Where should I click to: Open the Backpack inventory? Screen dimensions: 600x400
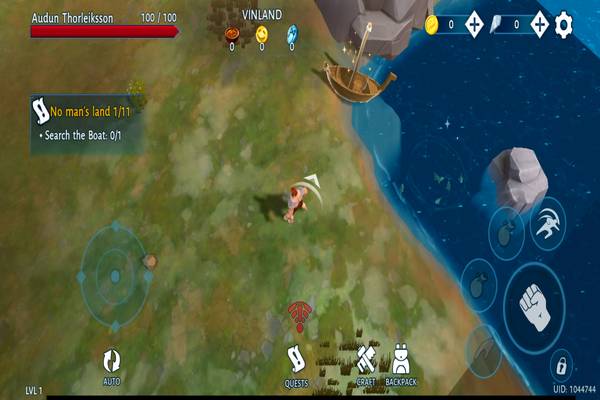pyautogui.click(x=401, y=363)
